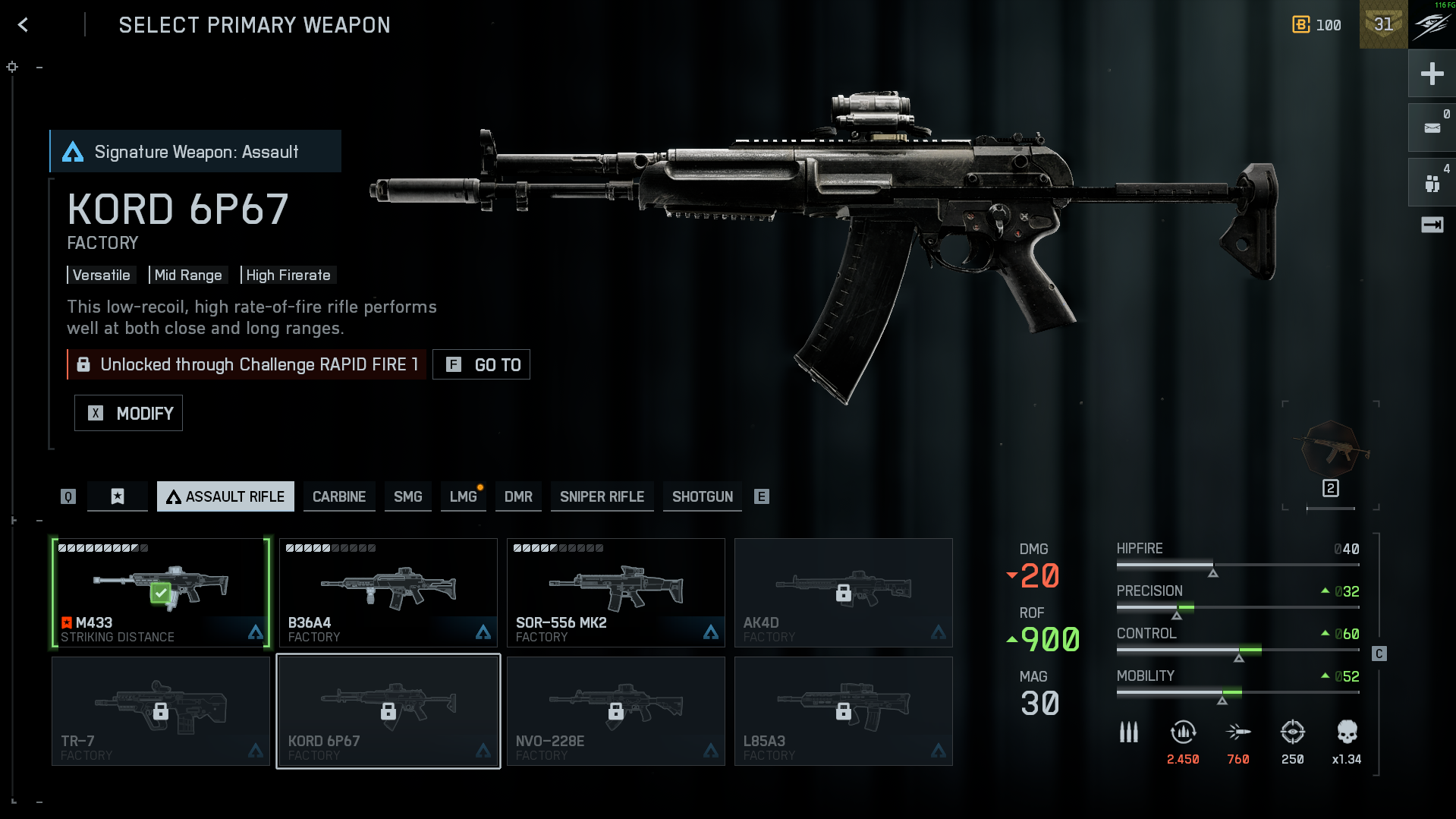Select the locked NVO-228E rifle
Image resolution: width=1456 pixels, height=819 pixels.
click(616, 711)
